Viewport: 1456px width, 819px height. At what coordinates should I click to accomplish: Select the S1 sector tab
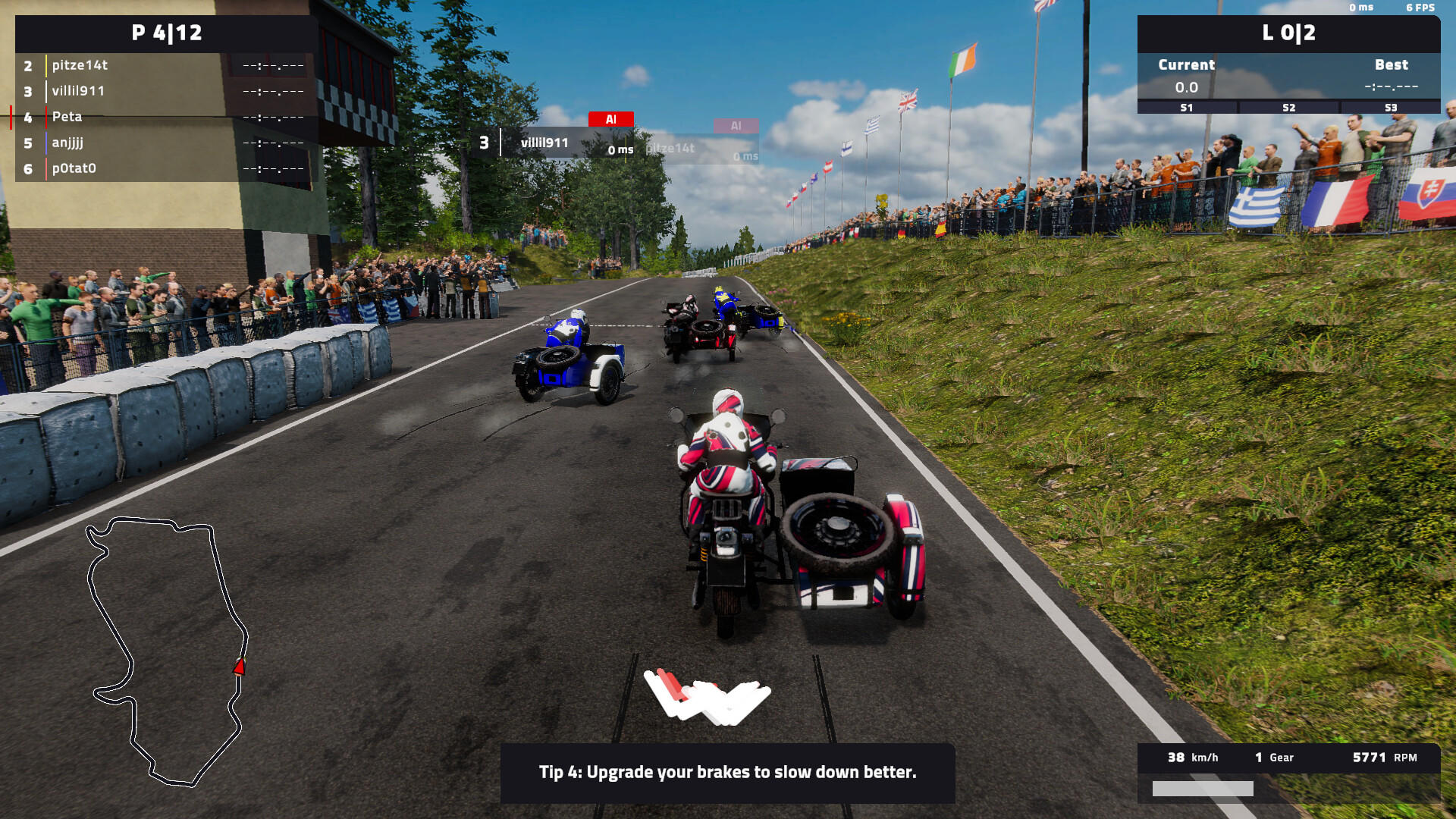pyautogui.click(x=1186, y=108)
